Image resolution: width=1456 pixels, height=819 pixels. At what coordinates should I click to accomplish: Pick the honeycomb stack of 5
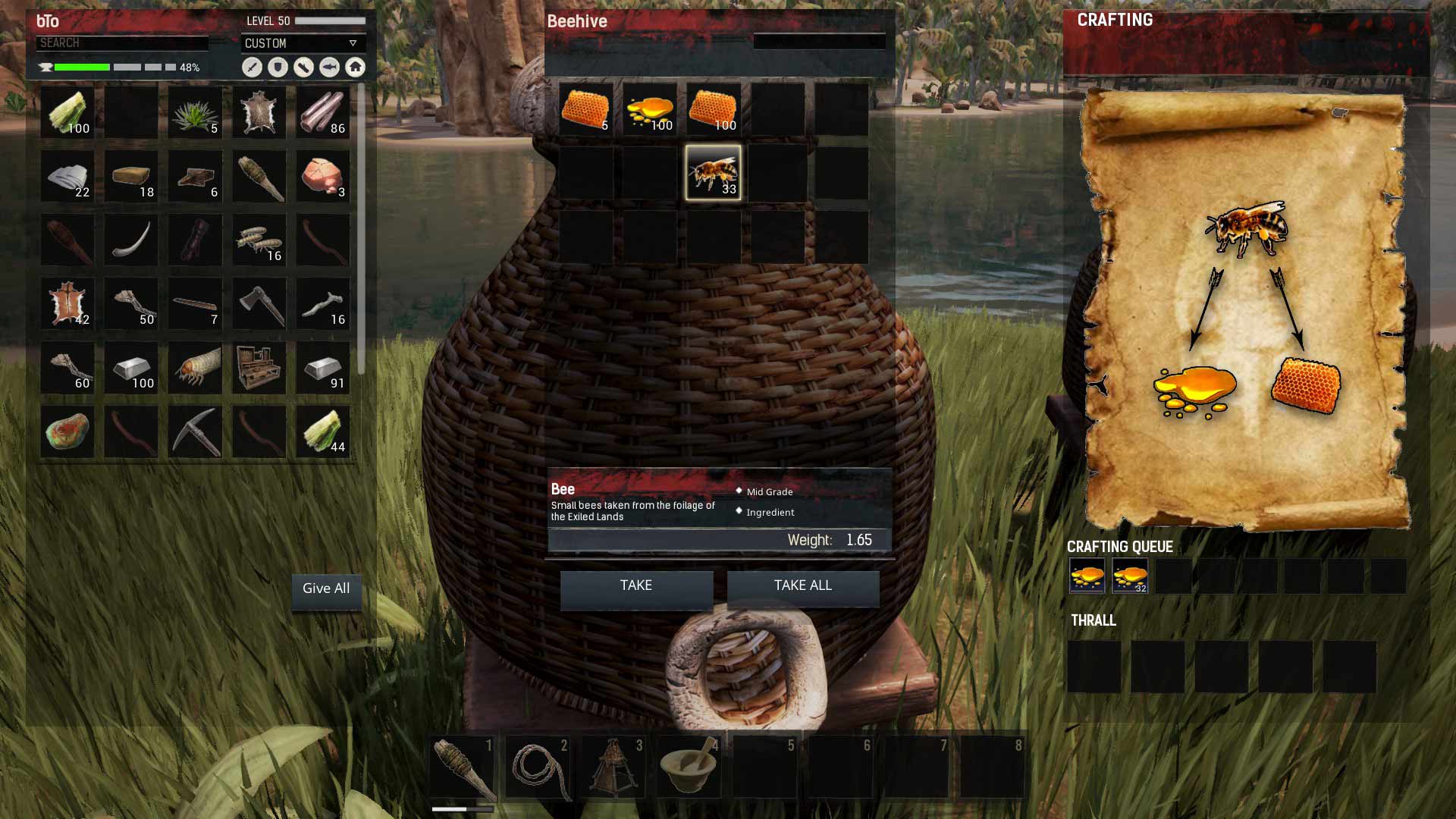pyautogui.click(x=585, y=110)
